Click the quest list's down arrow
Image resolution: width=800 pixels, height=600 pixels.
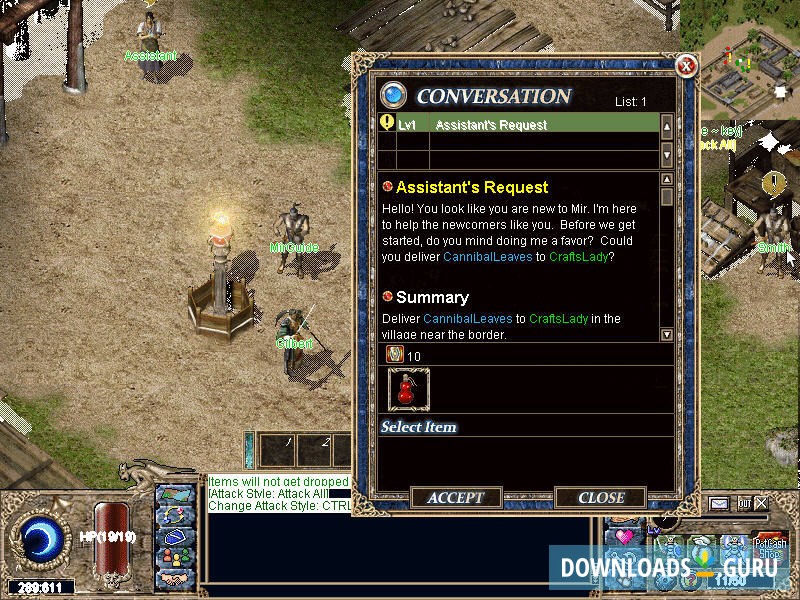667,153
